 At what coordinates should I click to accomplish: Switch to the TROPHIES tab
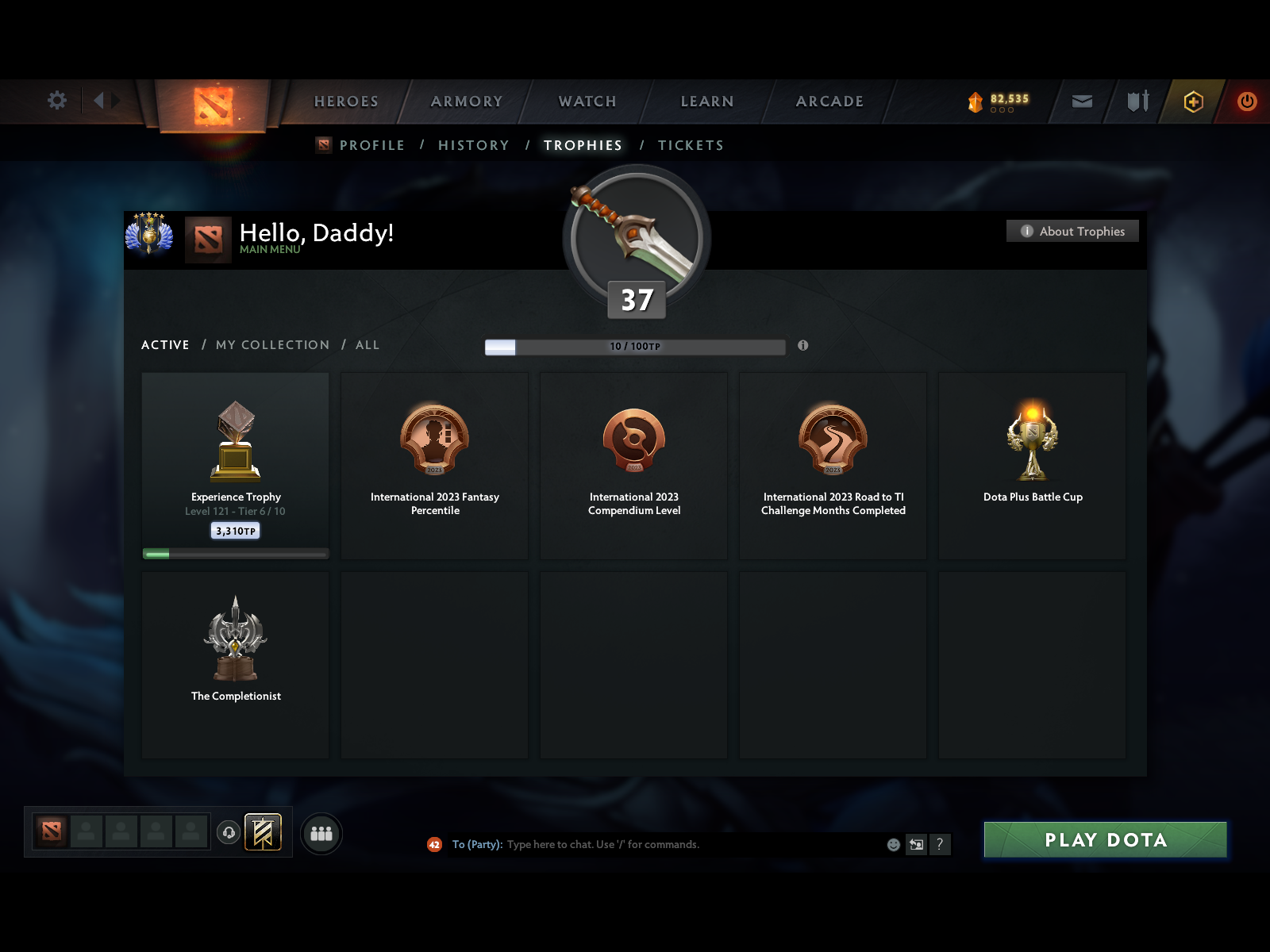point(583,145)
